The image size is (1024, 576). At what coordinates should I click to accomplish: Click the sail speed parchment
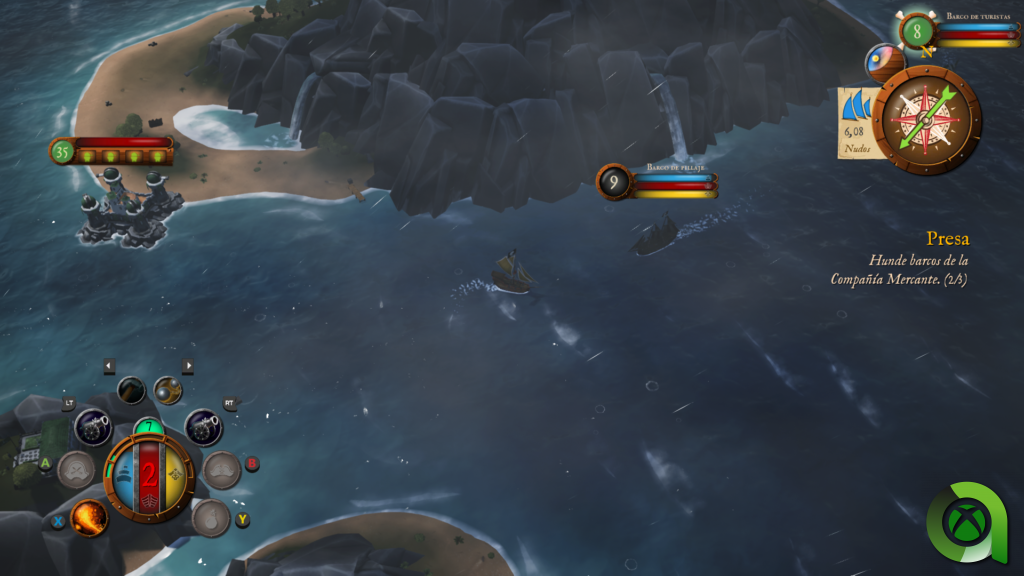coord(856,123)
